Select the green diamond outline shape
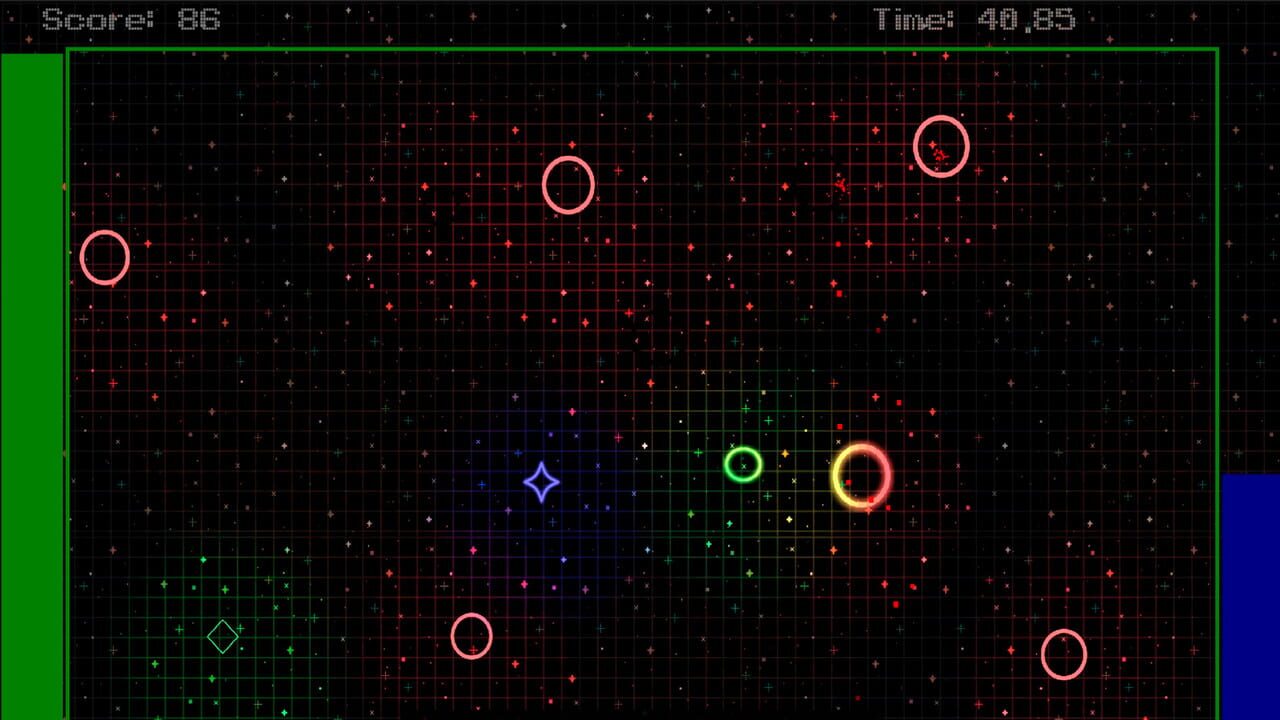The image size is (1280, 720). click(x=222, y=637)
